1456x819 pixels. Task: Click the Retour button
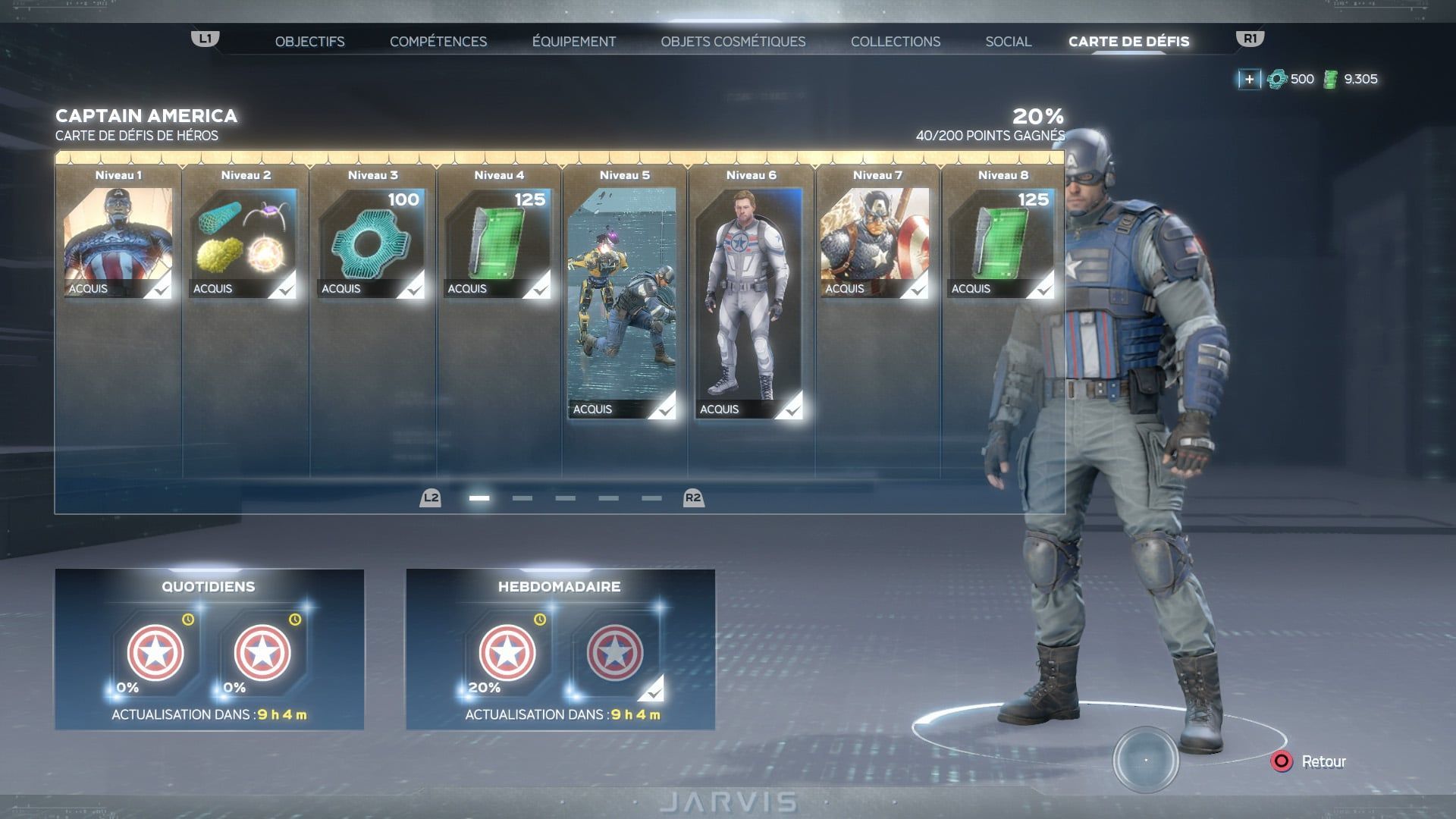(1312, 761)
